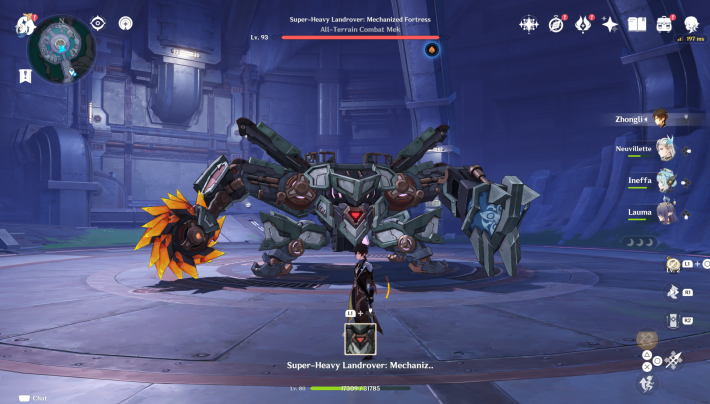Use the sprint ability icon

click(648, 382)
